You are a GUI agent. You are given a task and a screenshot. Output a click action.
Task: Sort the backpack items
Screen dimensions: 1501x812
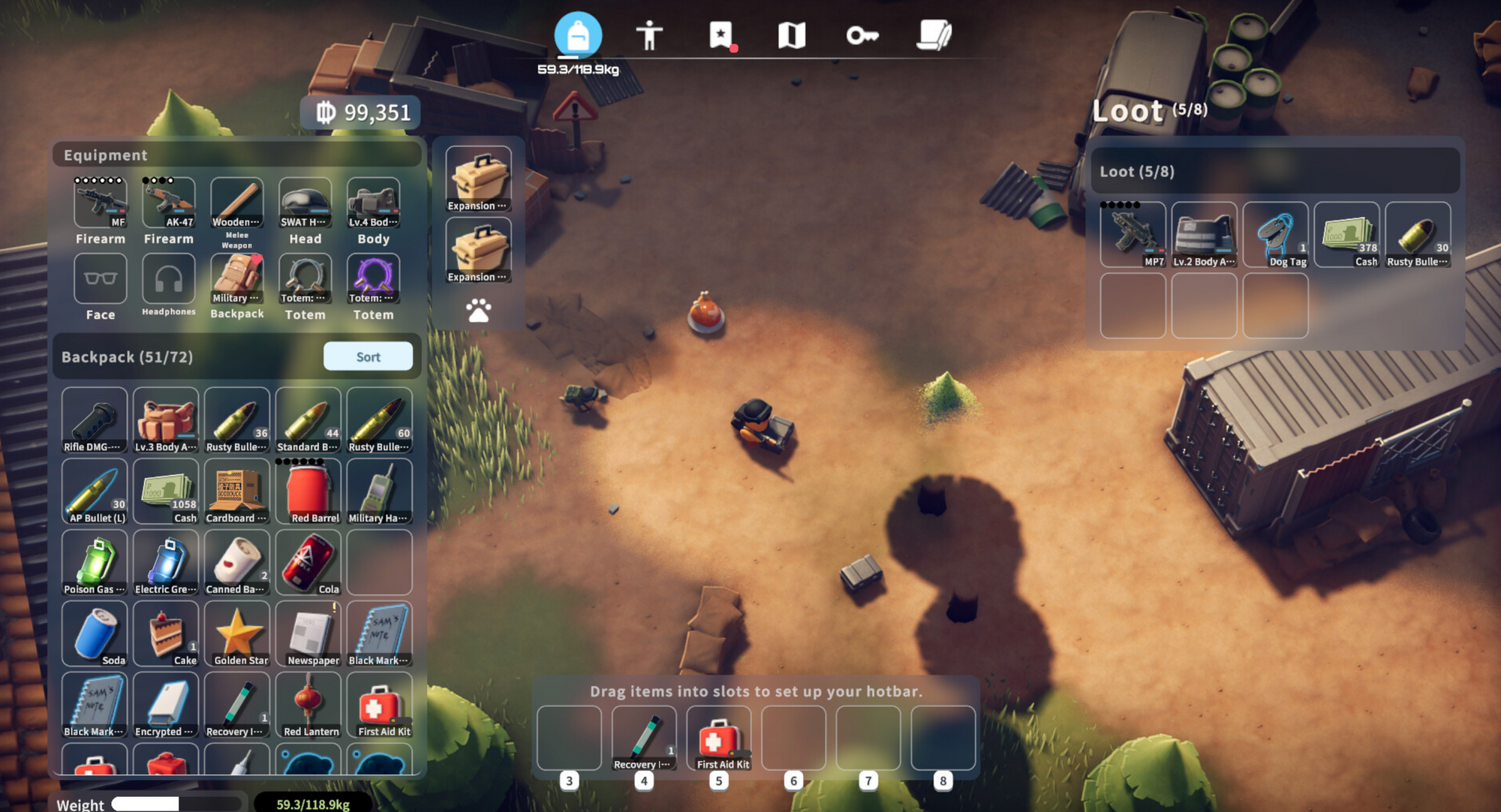368,356
